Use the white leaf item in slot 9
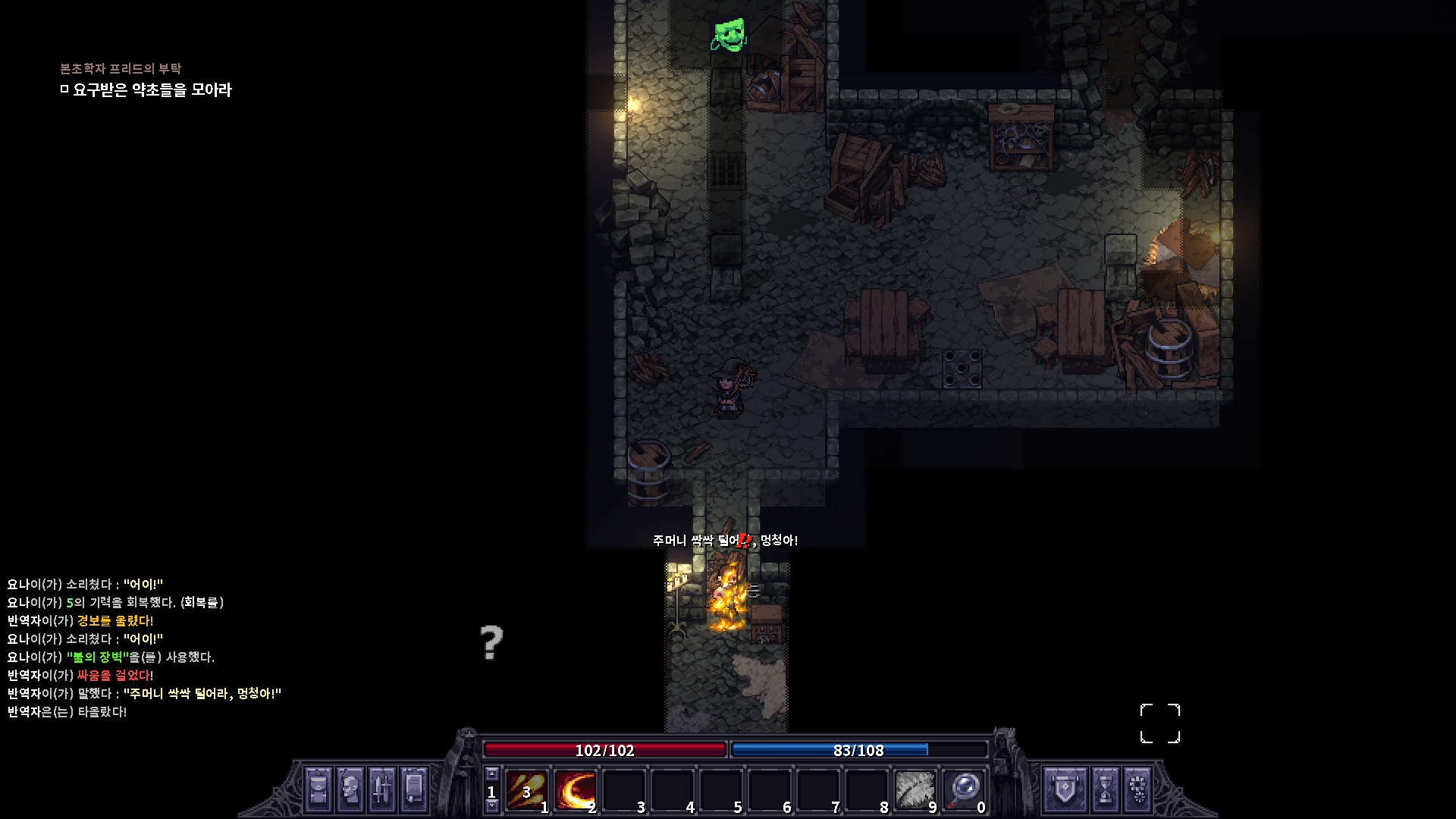The height and width of the screenshot is (819, 1456). point(915,790)
